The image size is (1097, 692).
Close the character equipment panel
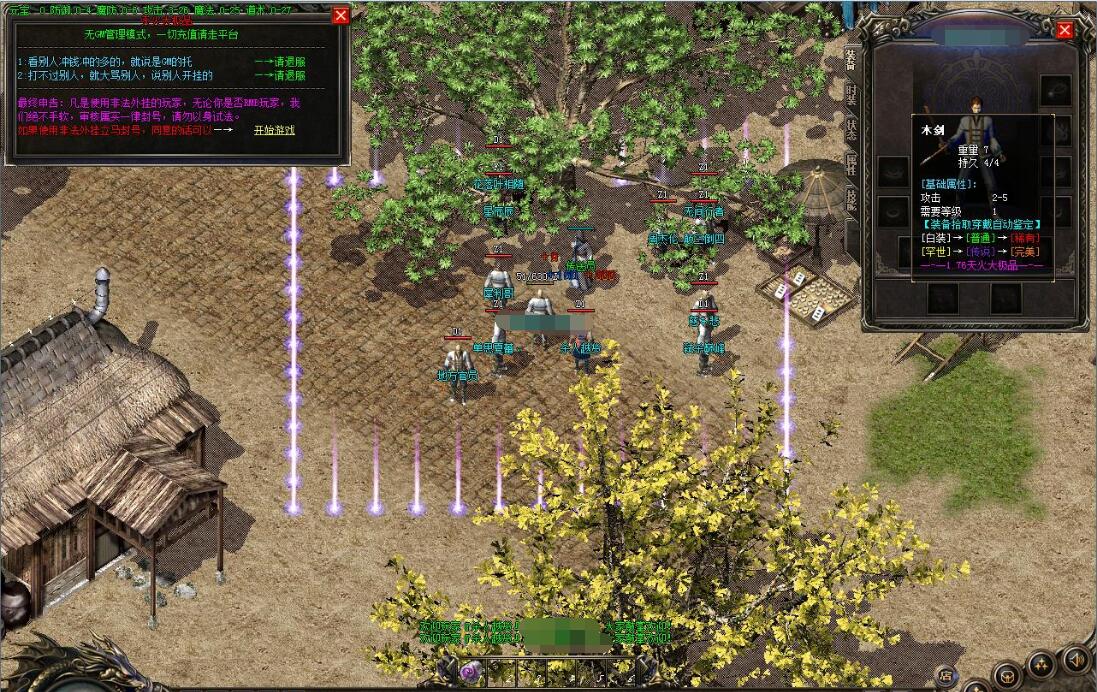[x=1065, y=30]
